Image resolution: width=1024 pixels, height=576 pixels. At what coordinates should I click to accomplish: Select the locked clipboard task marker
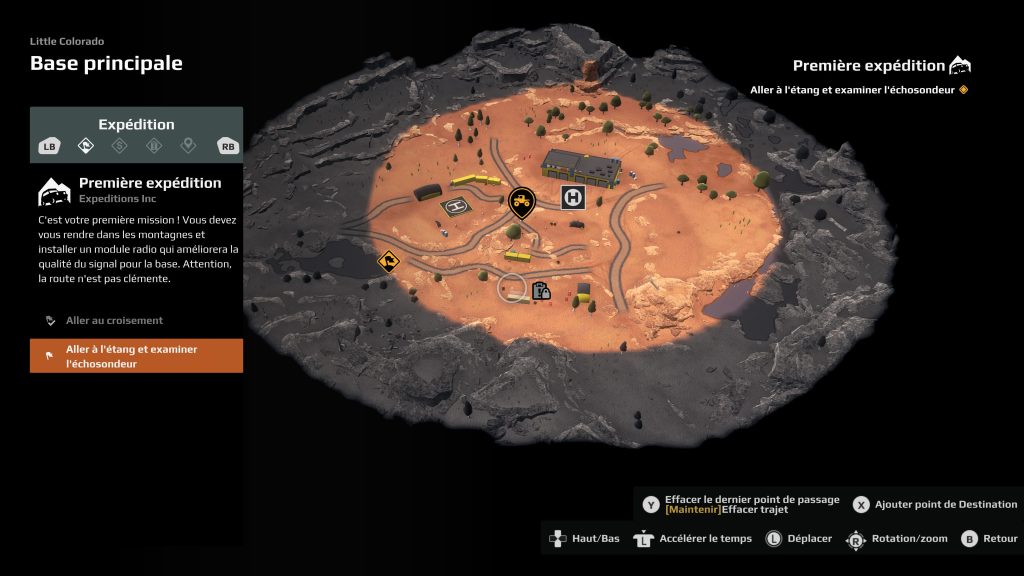click(x=542, y=292)
